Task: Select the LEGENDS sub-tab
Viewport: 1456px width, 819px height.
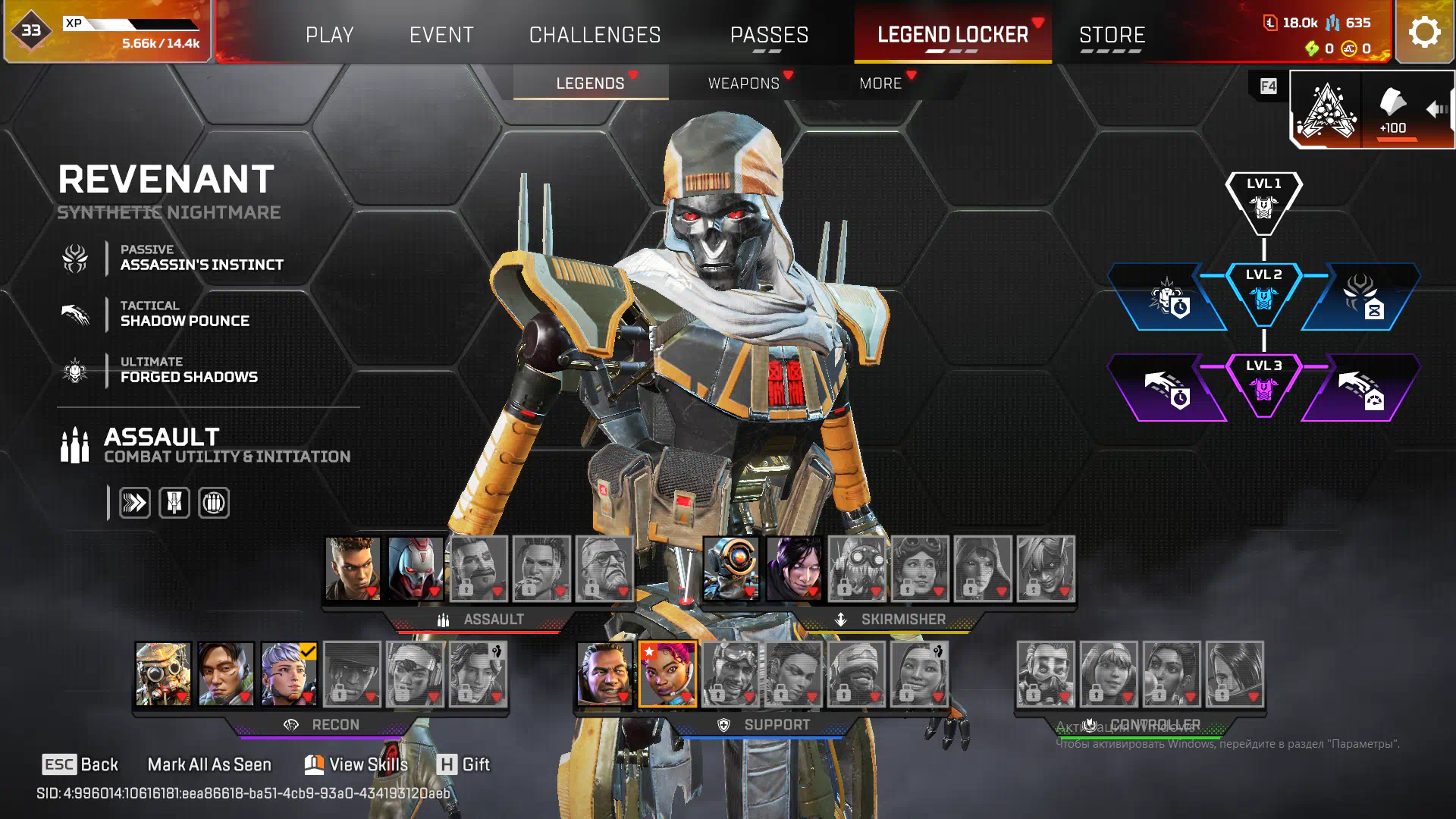Action: point(590,83)
